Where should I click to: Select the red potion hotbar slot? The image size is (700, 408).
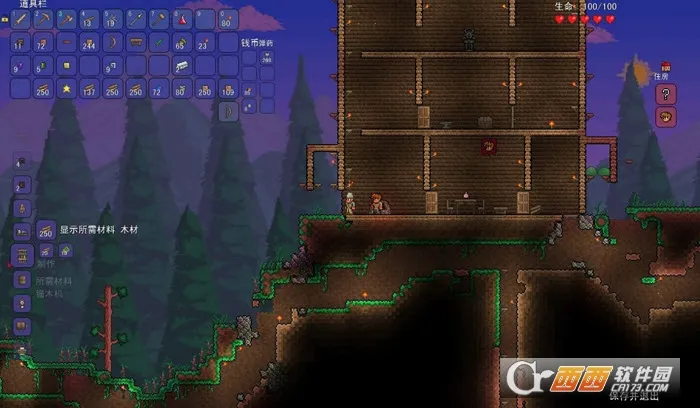(182, 20)
